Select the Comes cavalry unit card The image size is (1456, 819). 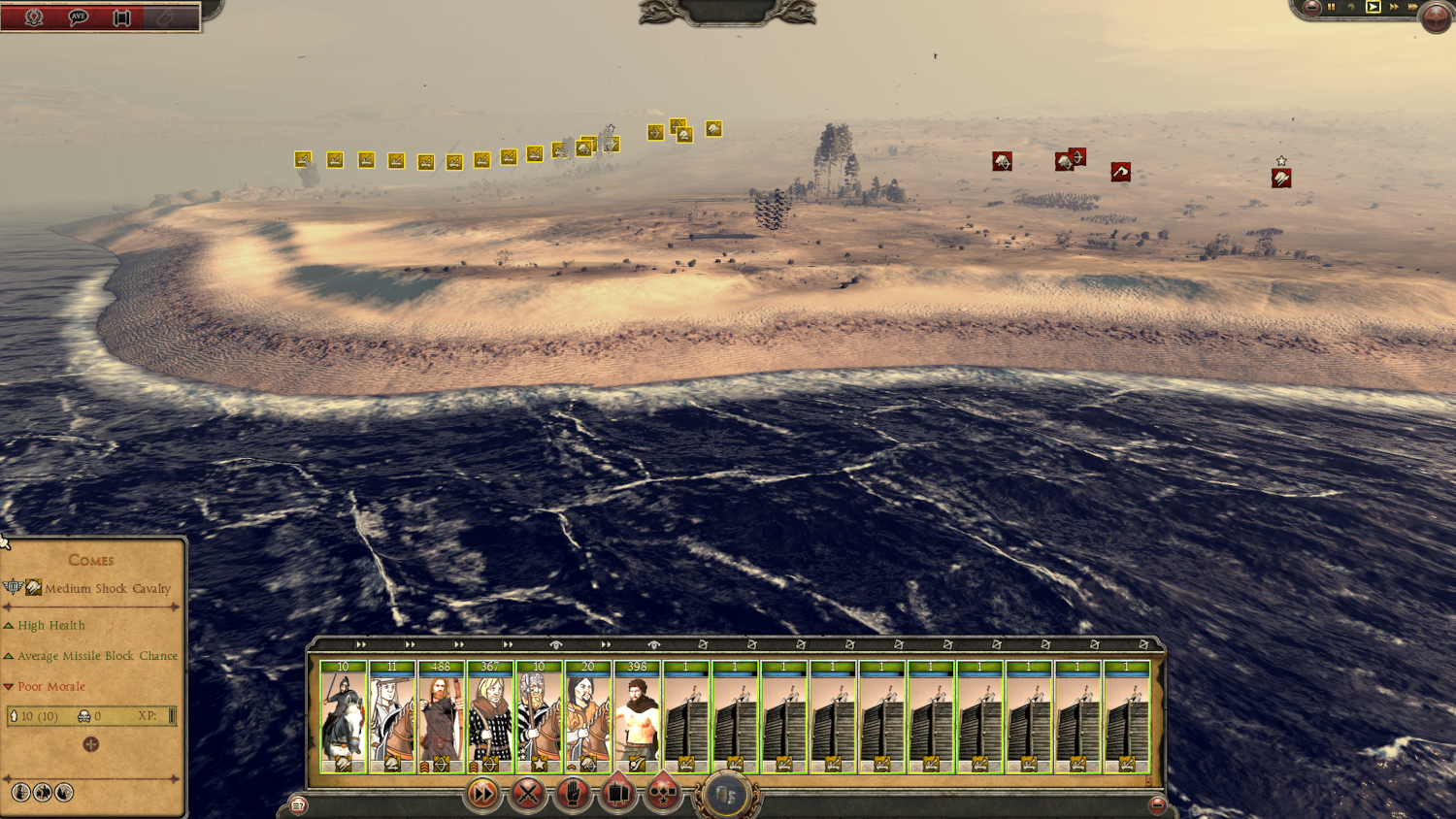[x=342, y=718]
